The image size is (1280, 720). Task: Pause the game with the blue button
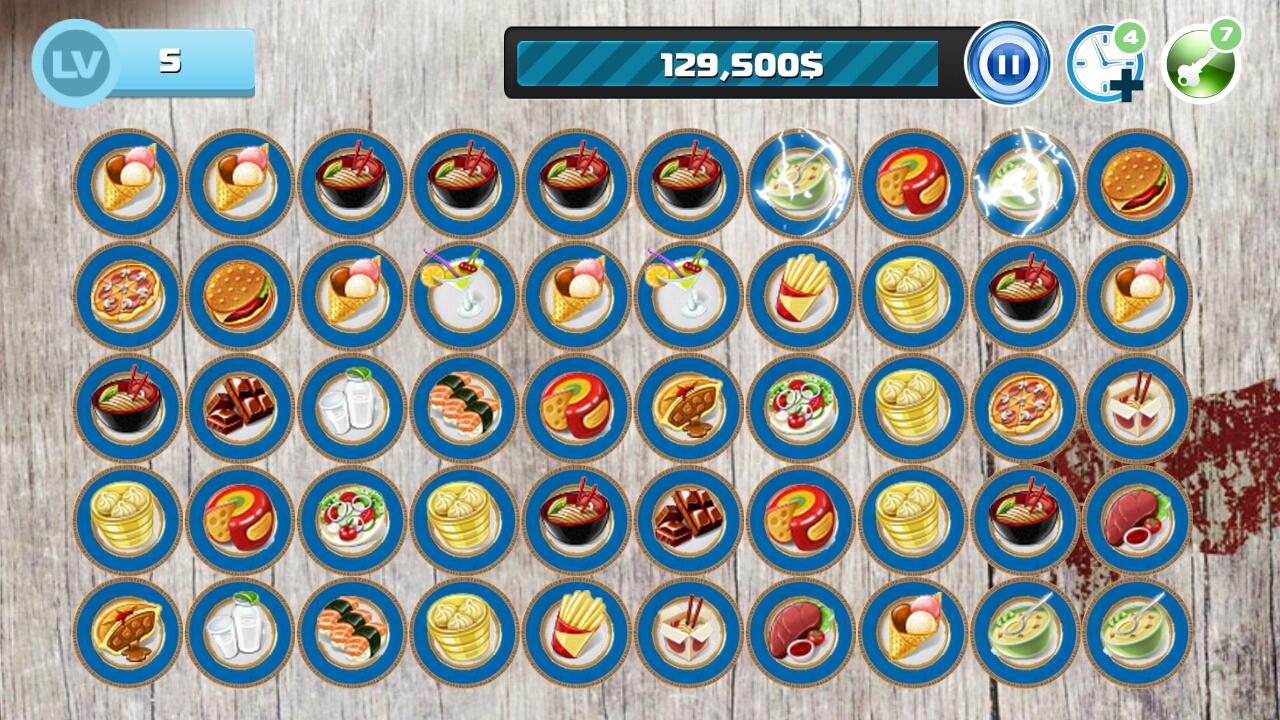pos(1008,63)
